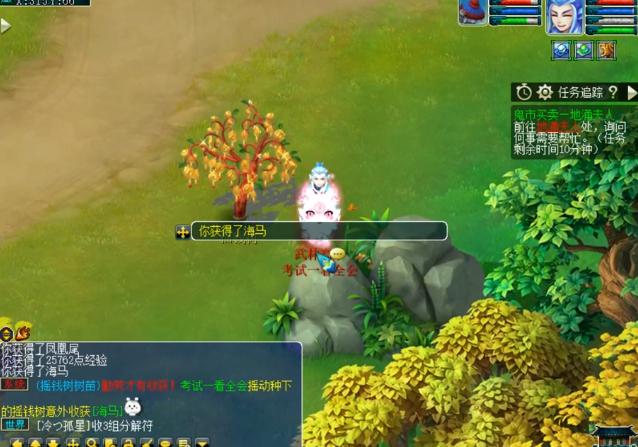Open quest tracker gear settings
The image size is (638, 447).
pyautogui.click(x=545, y=92)
